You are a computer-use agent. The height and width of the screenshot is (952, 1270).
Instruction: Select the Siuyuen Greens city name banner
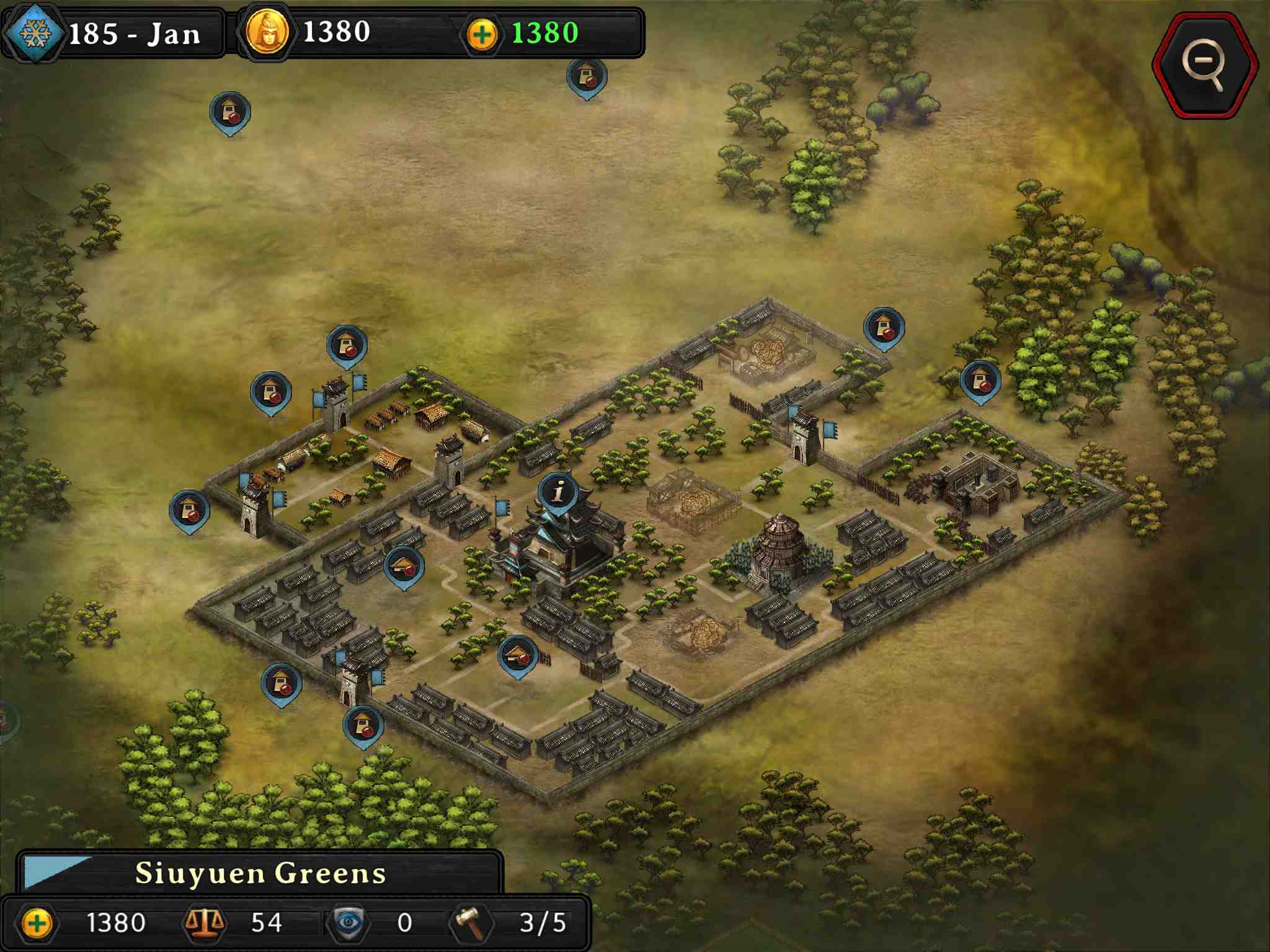(x=260, y=873)
